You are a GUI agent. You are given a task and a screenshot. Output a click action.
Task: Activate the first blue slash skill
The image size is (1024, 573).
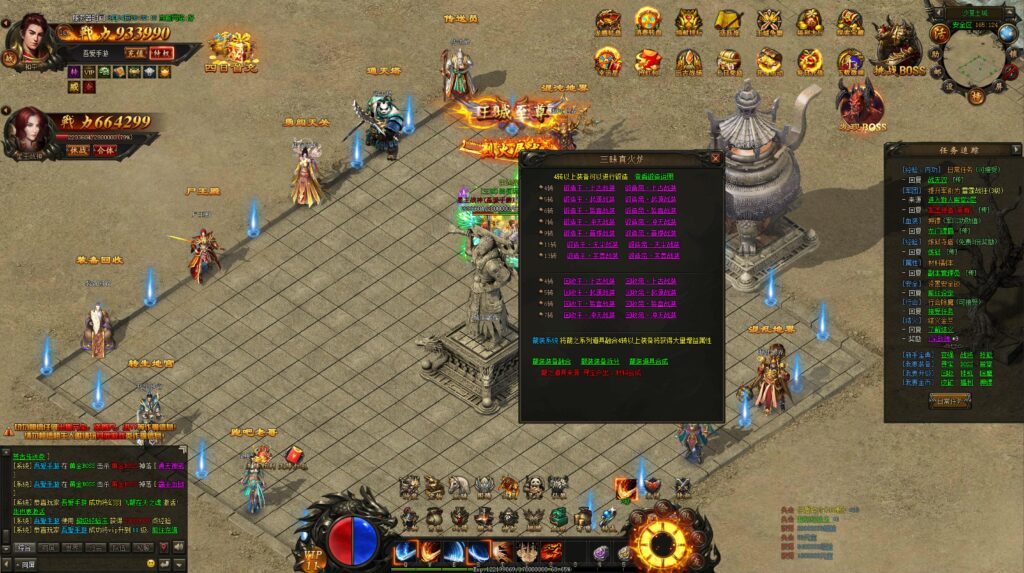406,552
